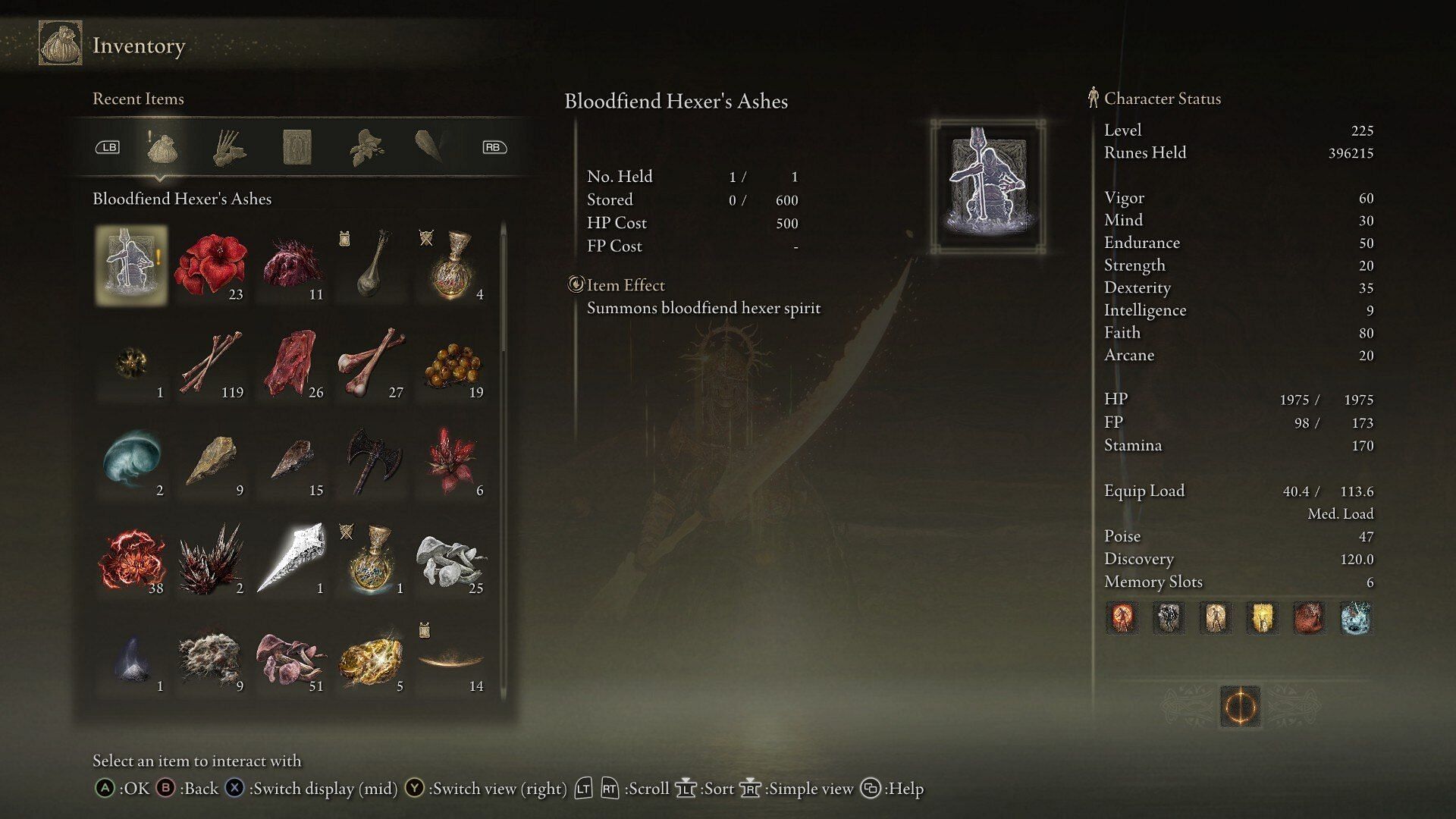Select the orange berries cluster of 19
This screenshot has height=819, width=1456.
coord(452,362)
